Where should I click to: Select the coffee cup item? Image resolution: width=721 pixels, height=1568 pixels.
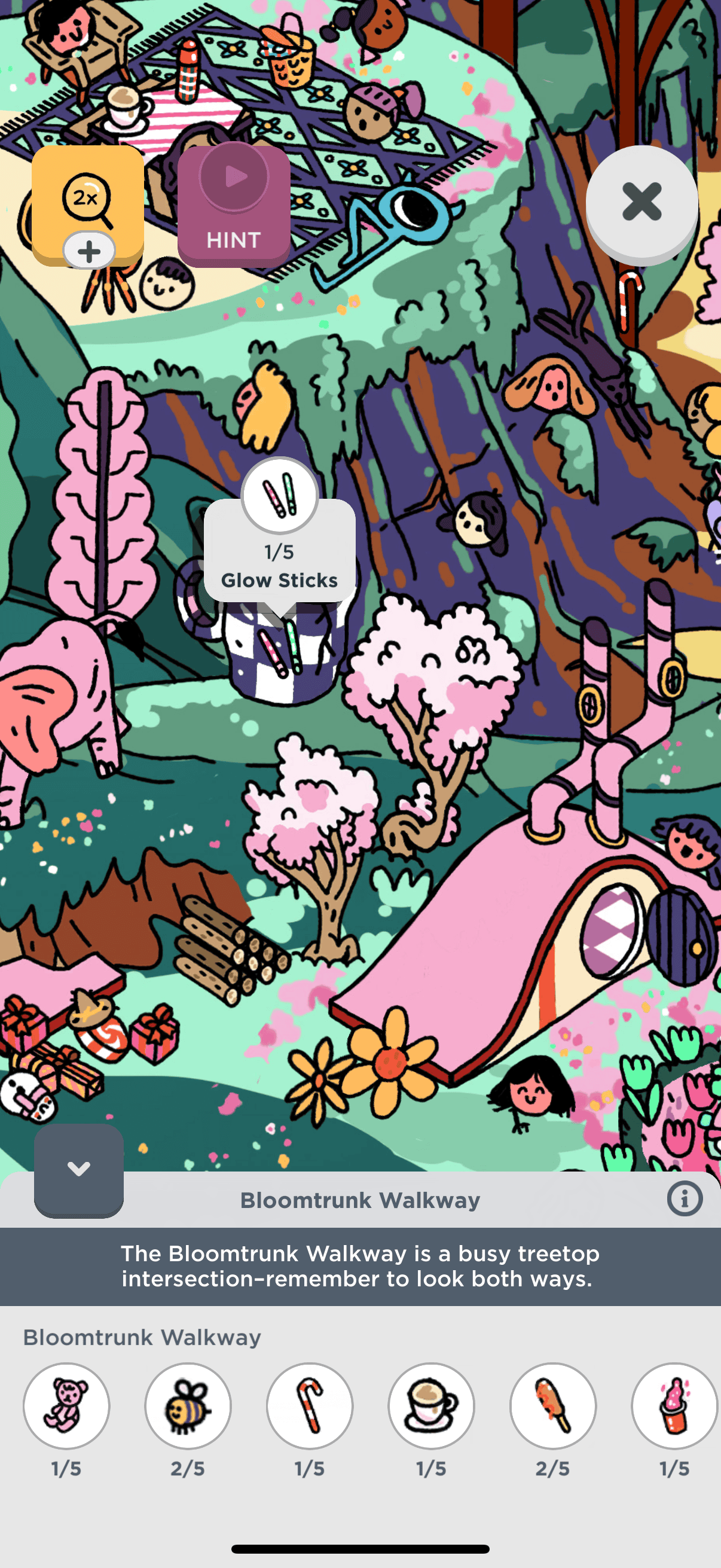pyautogui.click(x=432, y=1405)
